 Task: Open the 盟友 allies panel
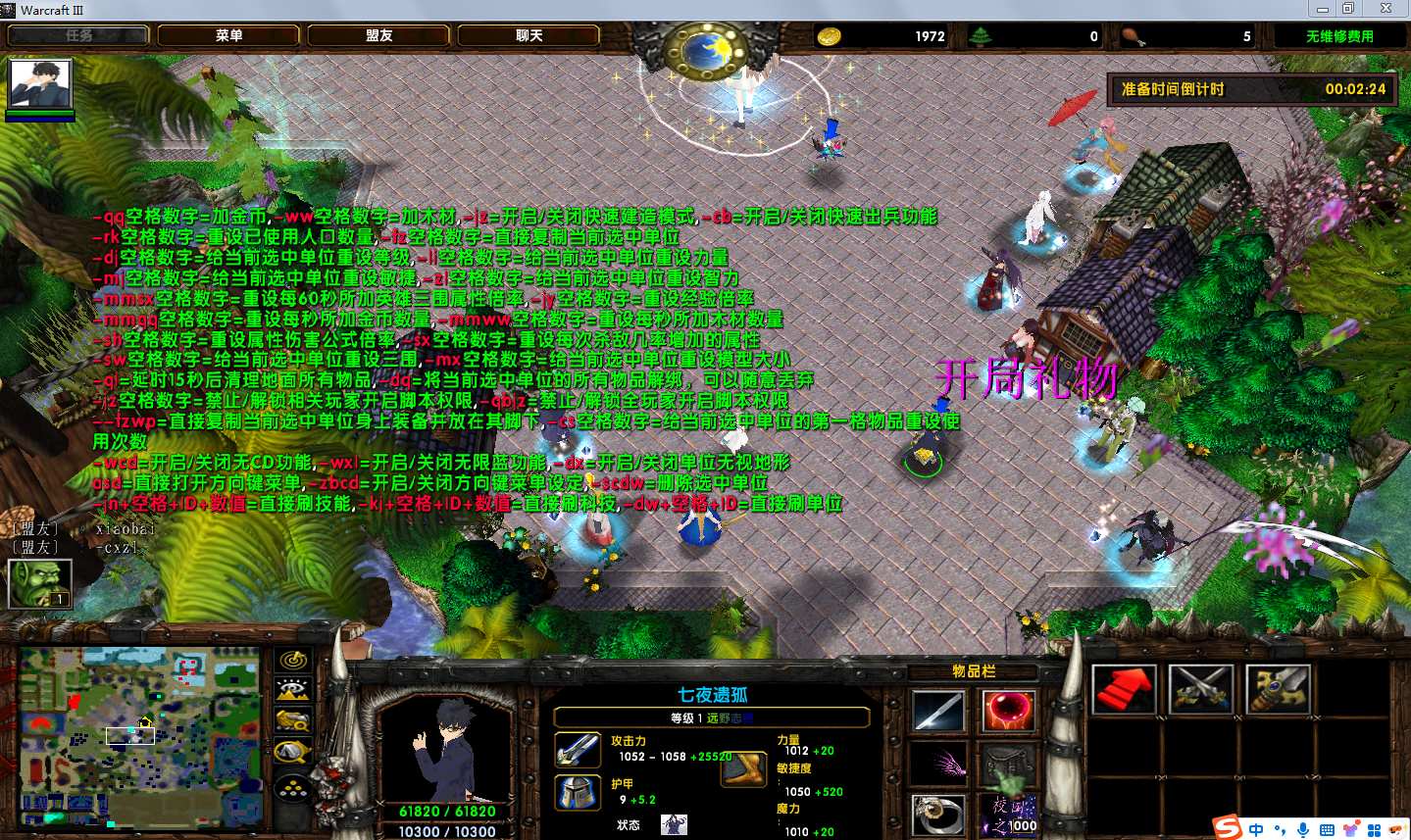[x=379, y=35]
